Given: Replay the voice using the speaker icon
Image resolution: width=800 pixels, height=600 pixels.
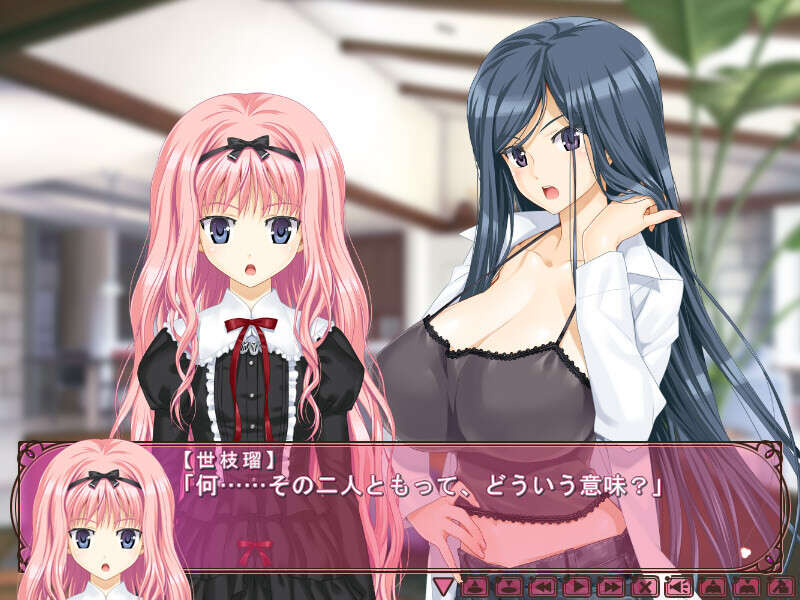Looking at the screenshot, I should (x=679, y=587).
